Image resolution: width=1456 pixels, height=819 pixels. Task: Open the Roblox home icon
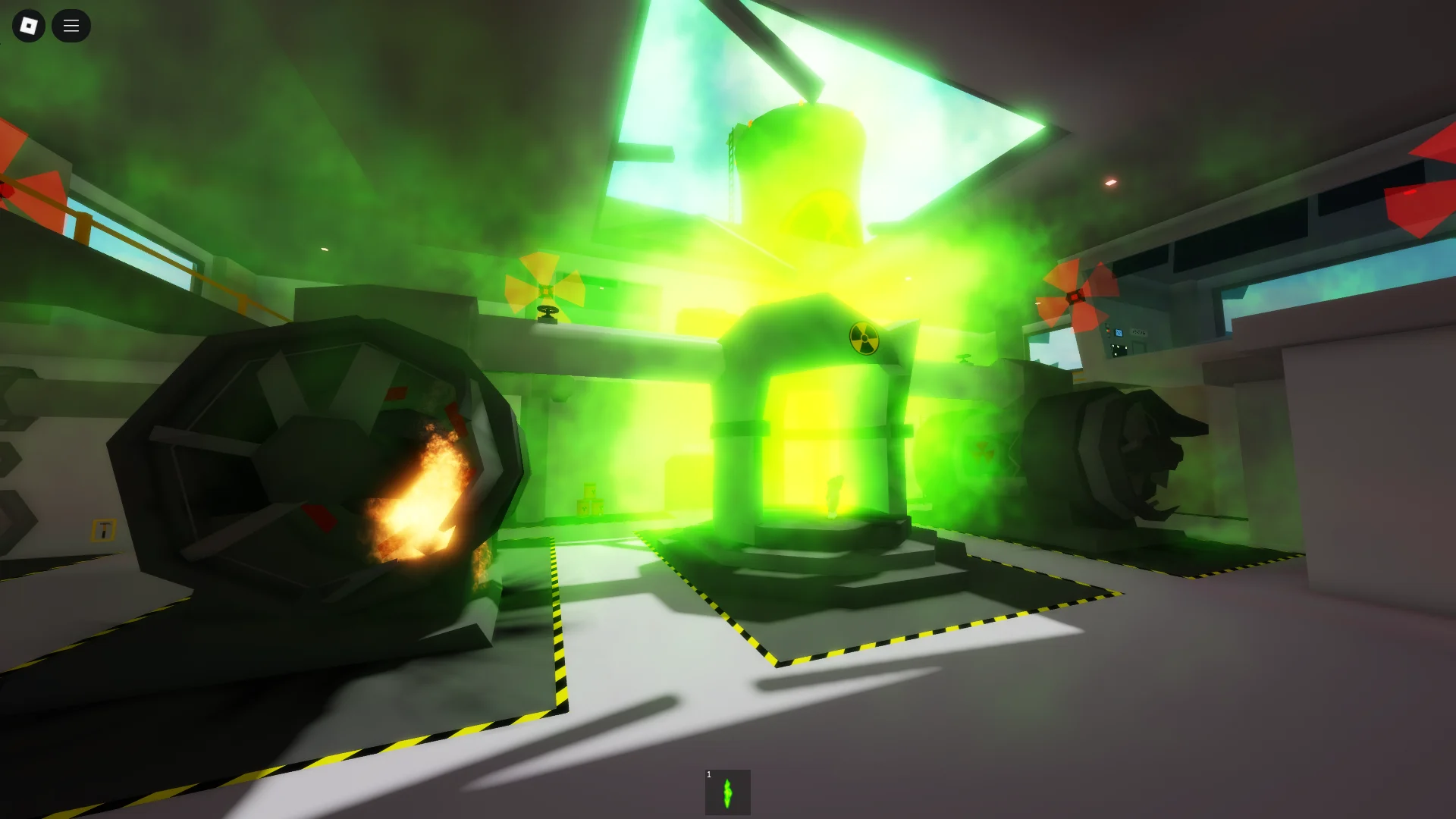click(x=28, y=25)
